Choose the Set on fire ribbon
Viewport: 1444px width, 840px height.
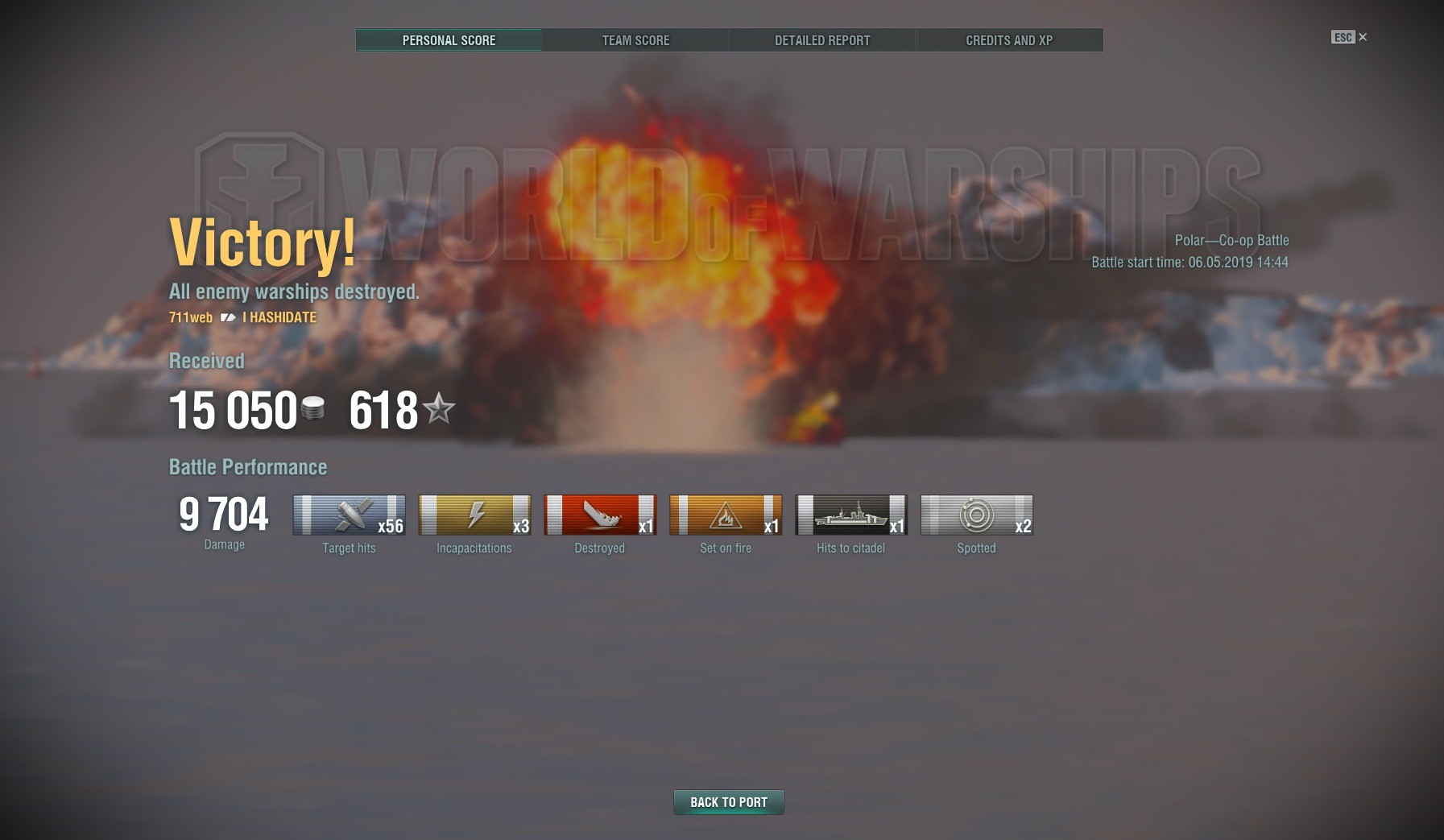pyautogui.click(x=726, y=515)
